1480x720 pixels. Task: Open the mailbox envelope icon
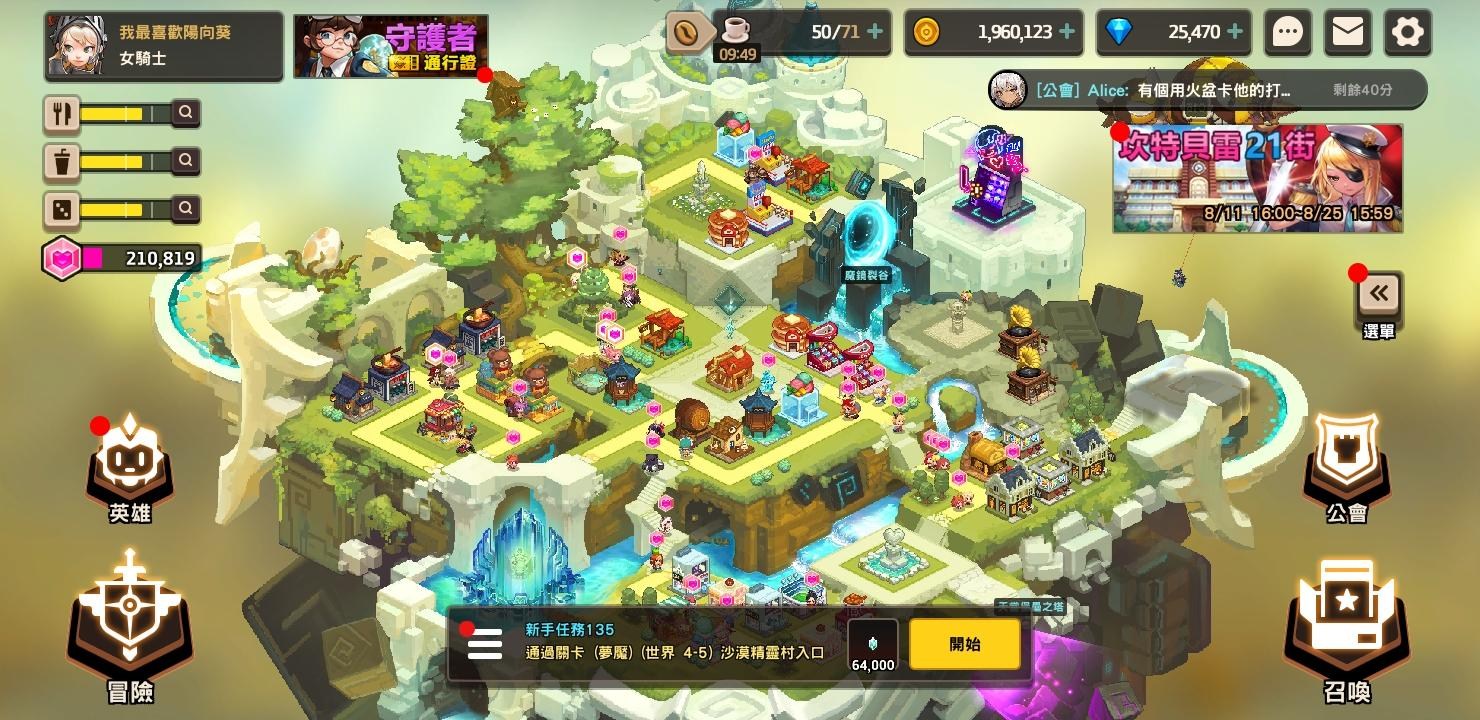pos(1347,32)
